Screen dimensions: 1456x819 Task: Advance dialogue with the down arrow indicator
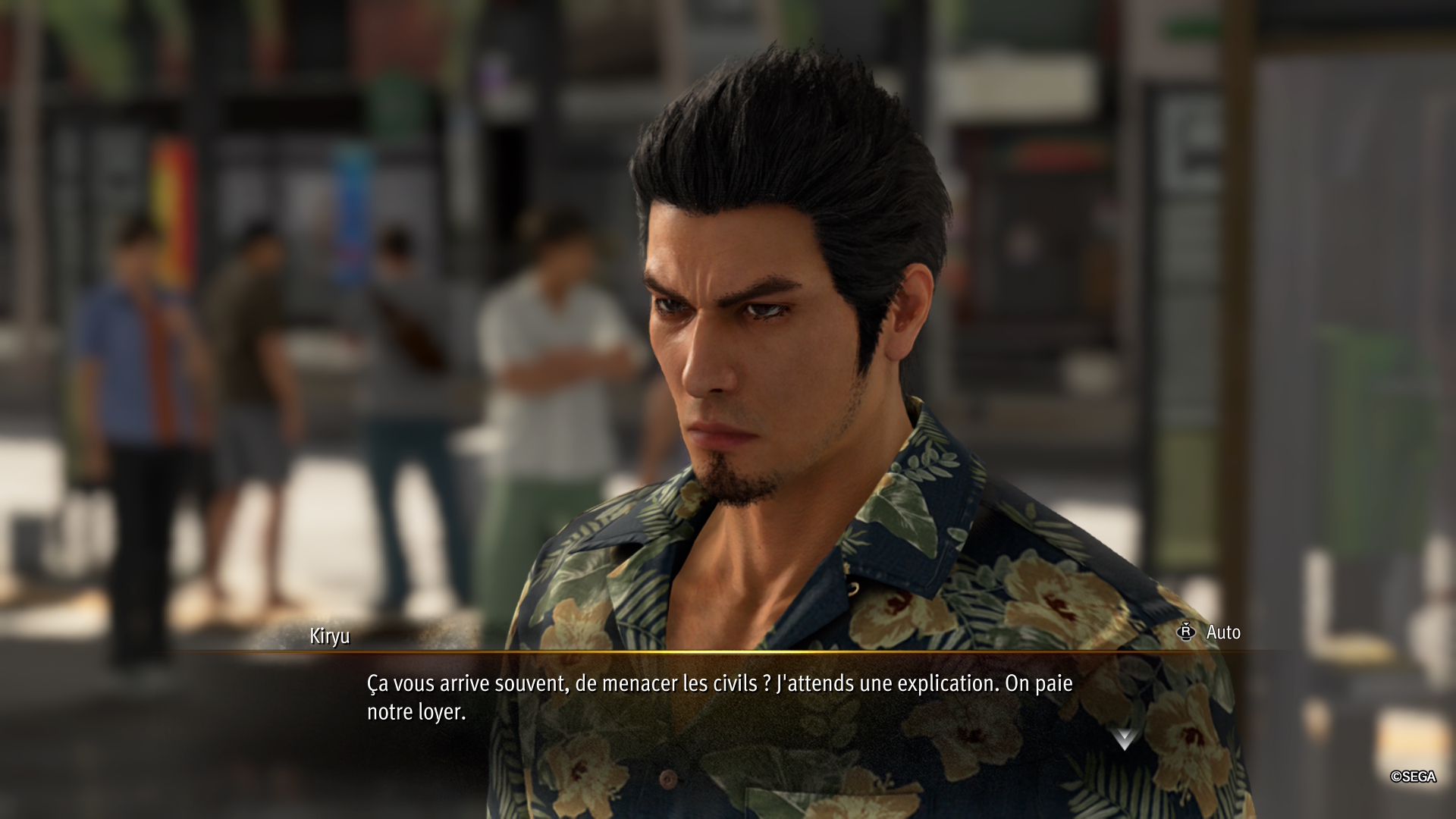(1124, 738)
